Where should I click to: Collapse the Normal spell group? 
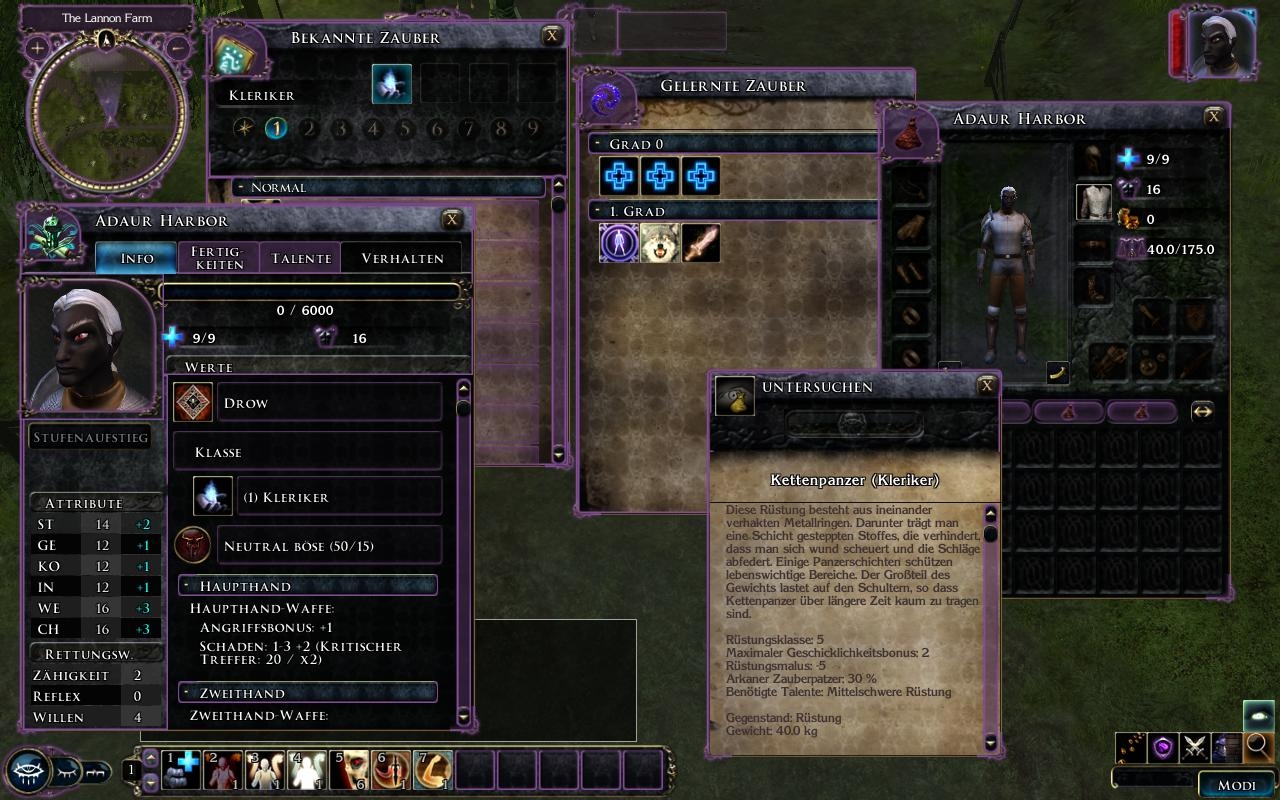click(x=240, y=187)
